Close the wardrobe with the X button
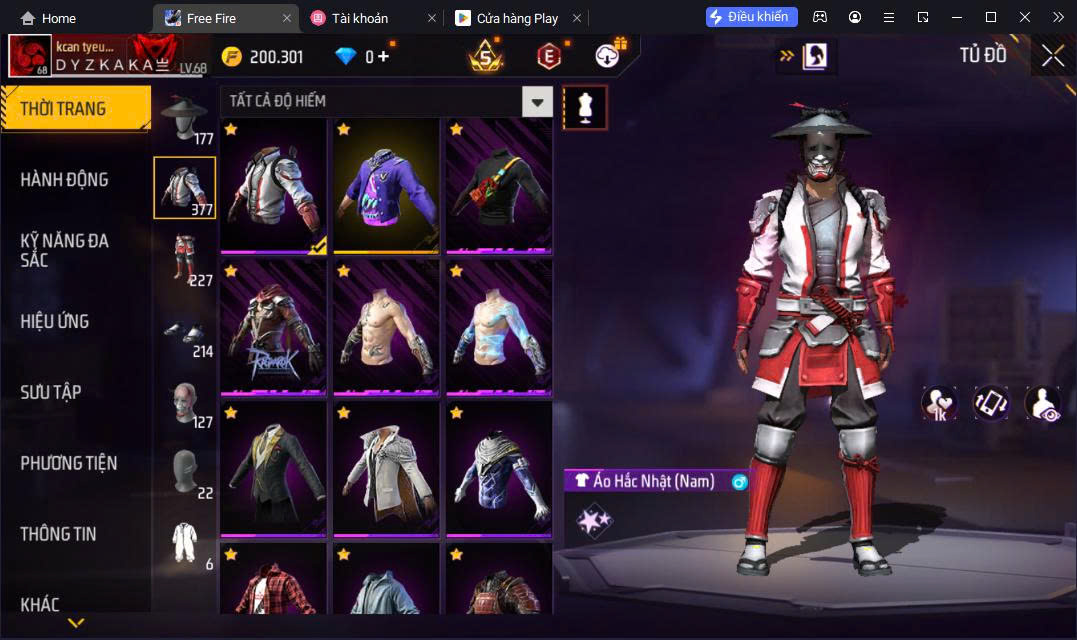Screen dimensions: 1077x640 click(1052, 56)
